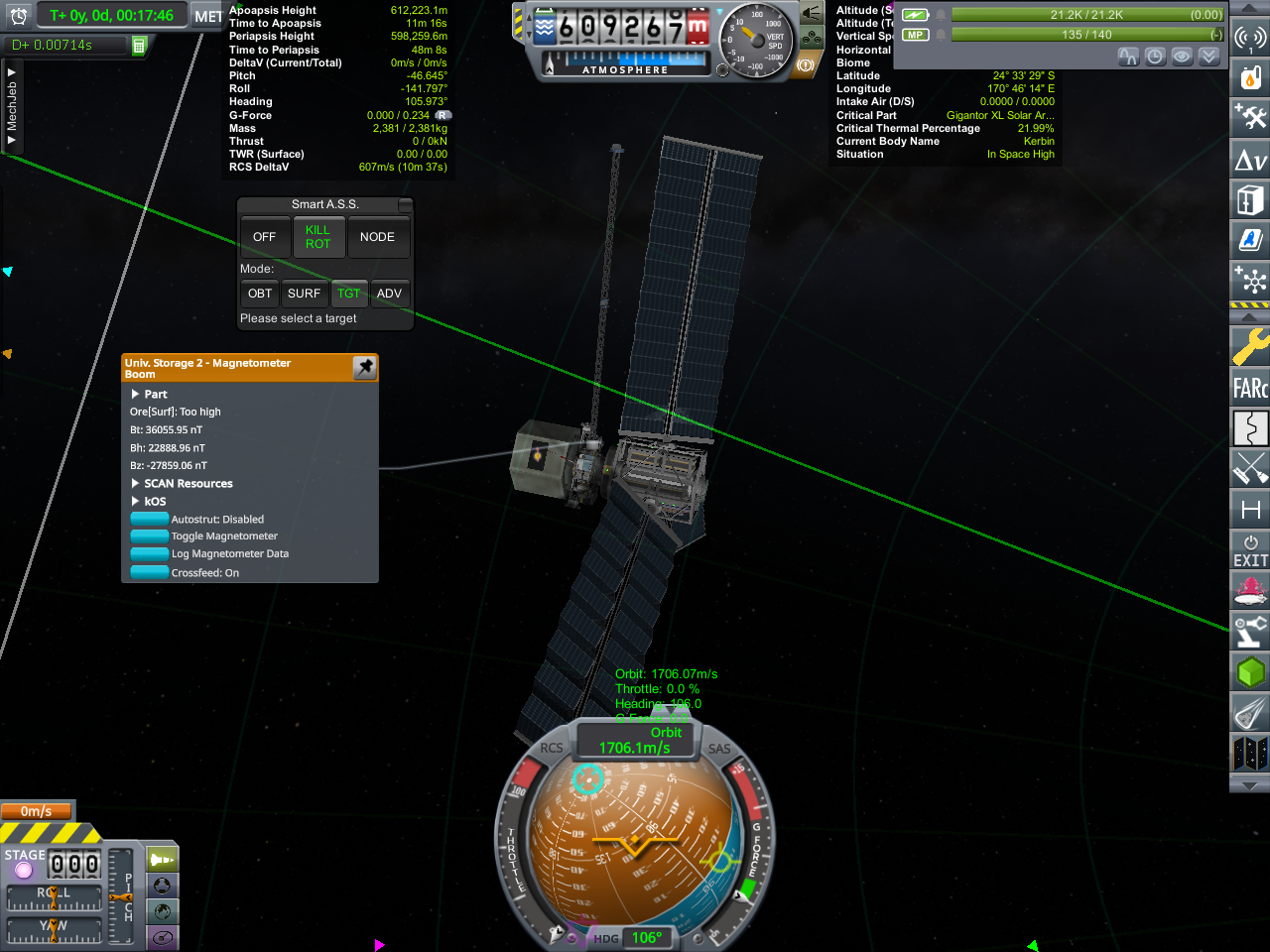Select the NODE attitude mode
The width and height of the screenshot is (1270, 952).
pos(377,237)
